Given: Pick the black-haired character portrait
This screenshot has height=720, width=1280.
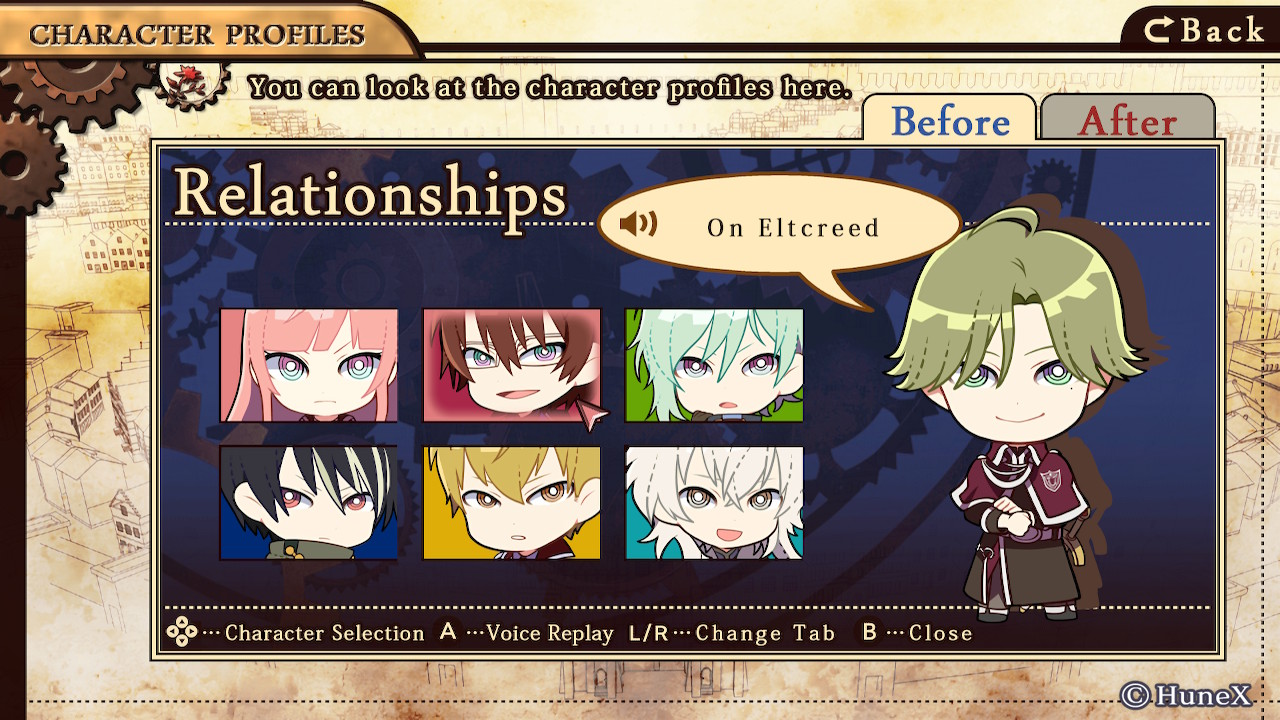Looking at the screenshot, I should coord(309,502).
